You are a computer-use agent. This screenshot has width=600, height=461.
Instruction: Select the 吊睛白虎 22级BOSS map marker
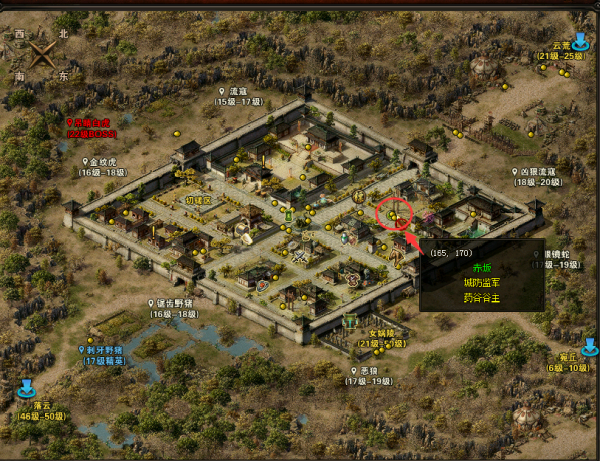(x=68, y=120)
